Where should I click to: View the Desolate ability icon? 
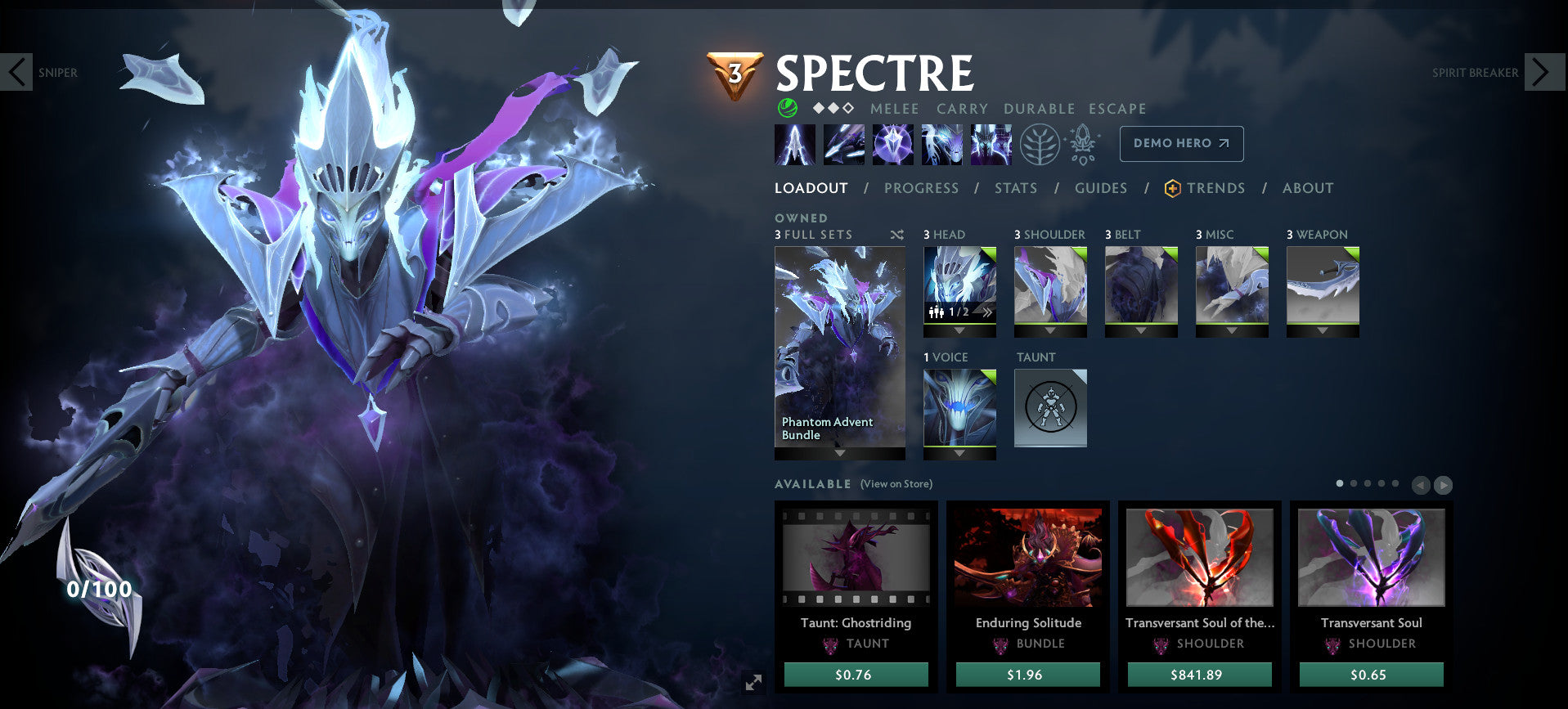(844, 143)
